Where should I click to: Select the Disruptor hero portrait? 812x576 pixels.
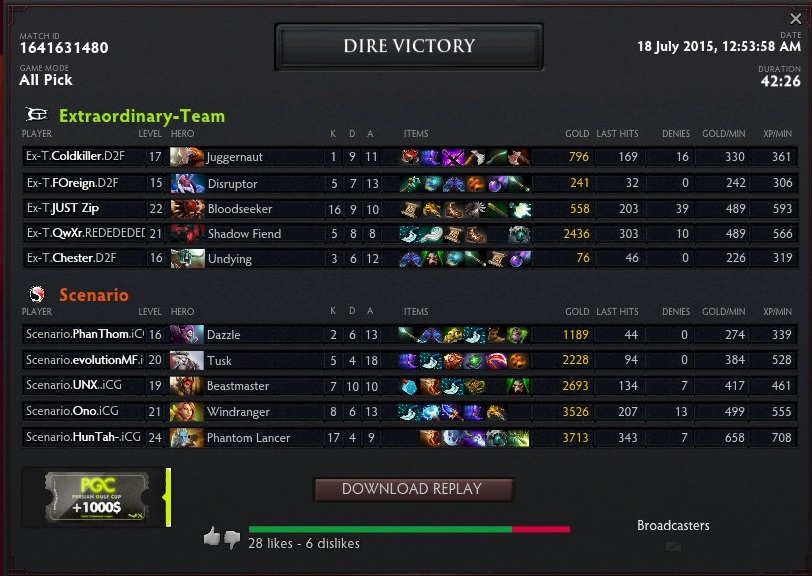[187, 183]
